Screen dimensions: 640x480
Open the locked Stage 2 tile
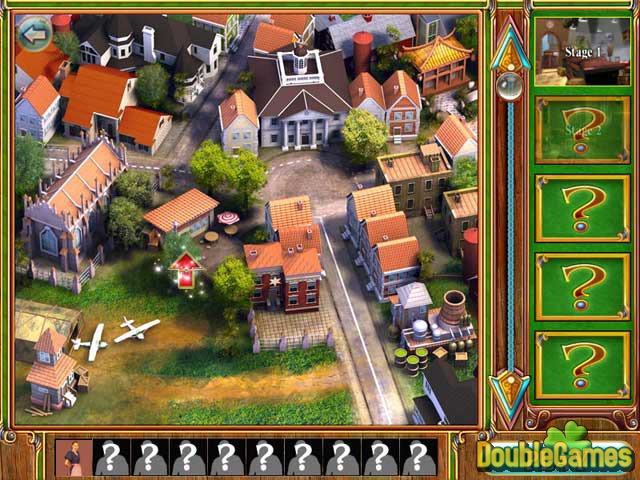pos(581,130)
